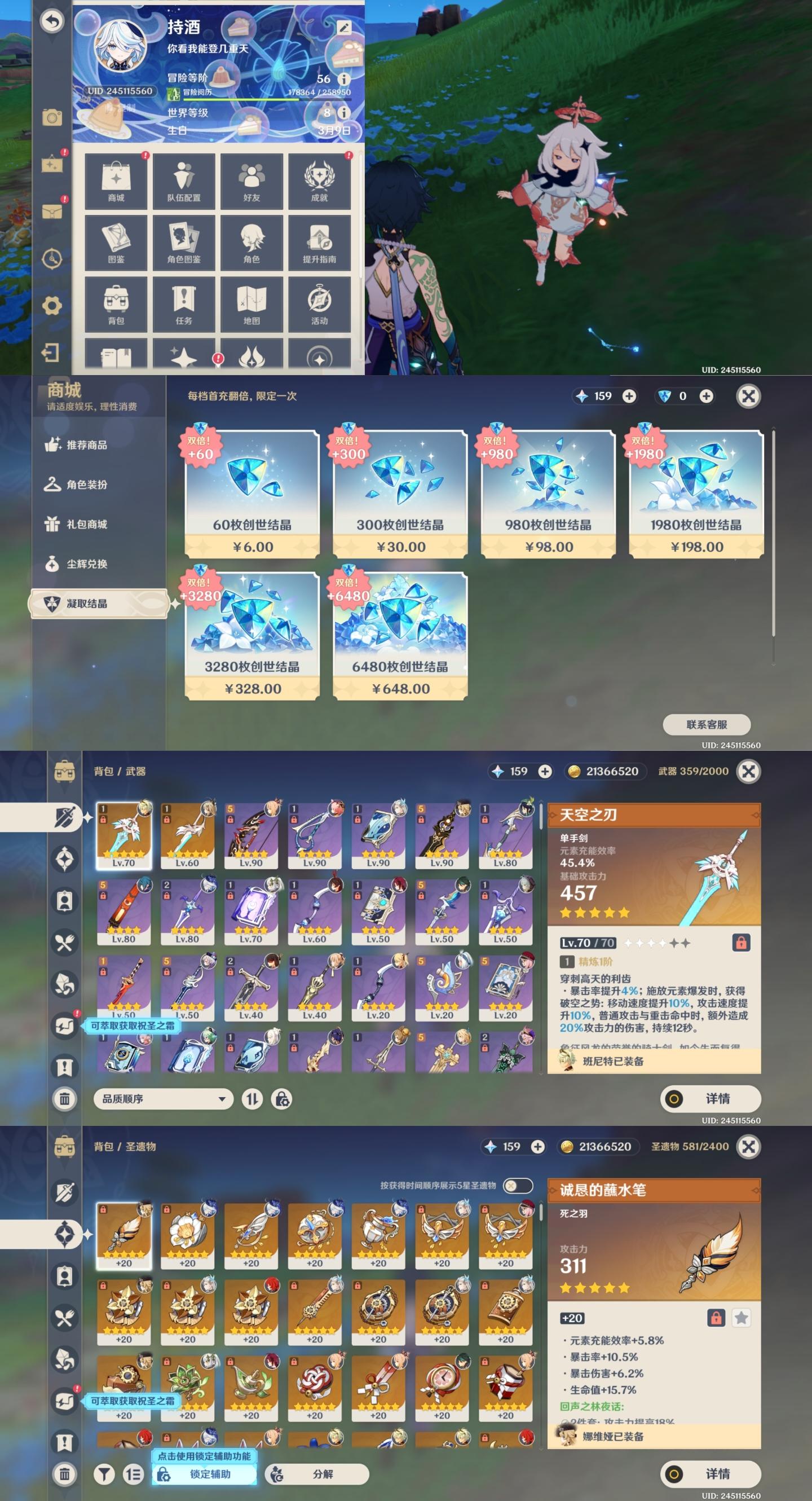Screen dimensions: 812x1501
Task: Activate the 锁定辅助 lock assist button
Action: (204, 1474)
